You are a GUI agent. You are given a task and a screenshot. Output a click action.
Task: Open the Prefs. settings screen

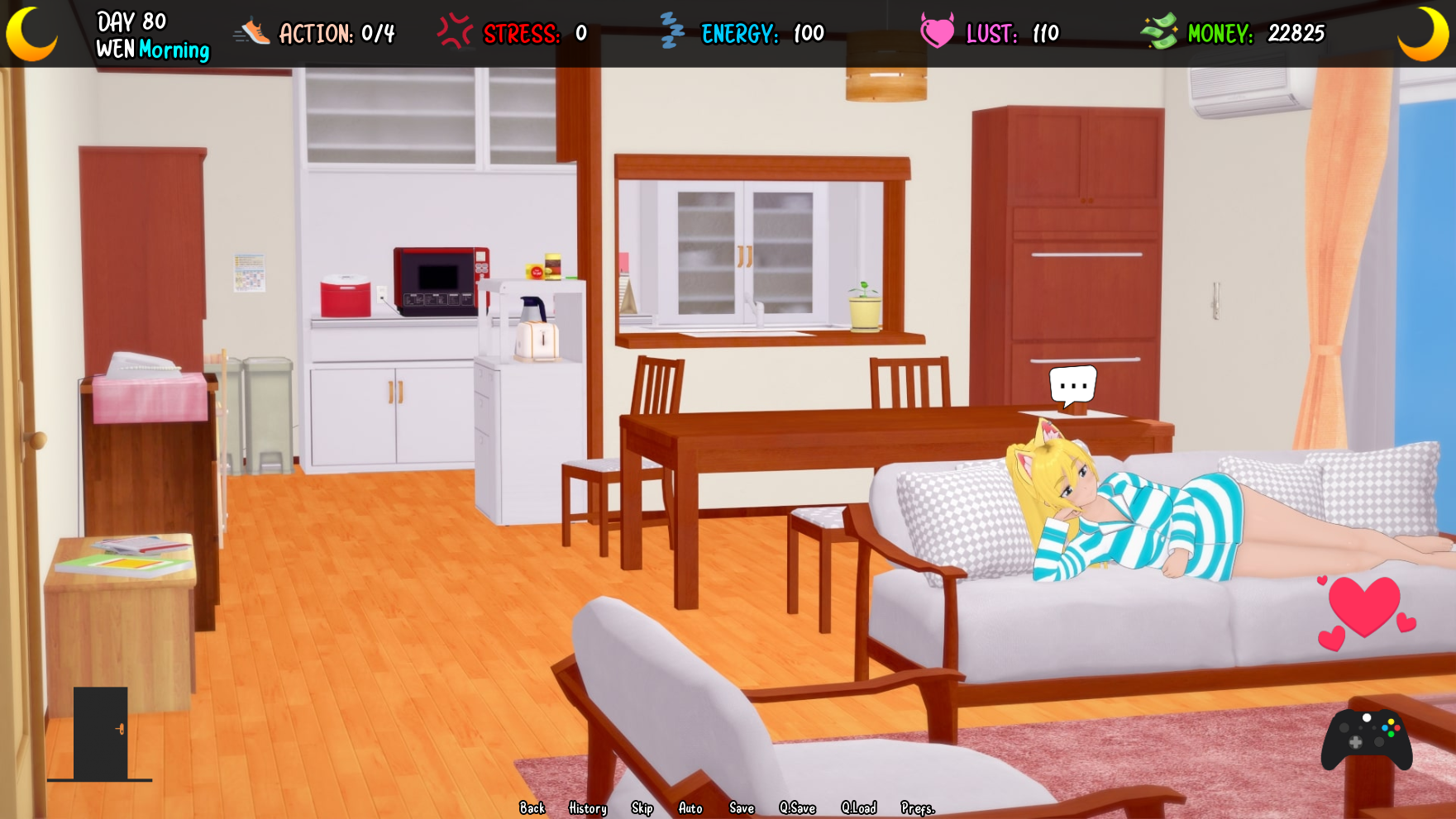(x=918, y=808)
